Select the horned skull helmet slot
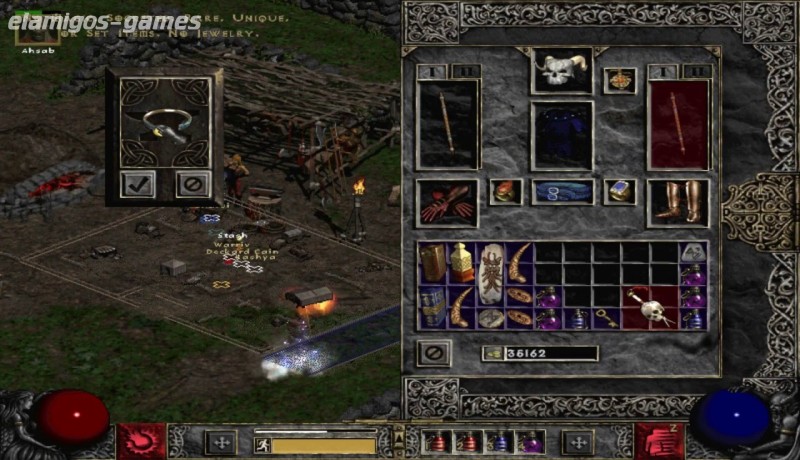The height and width of the screenshot is (460, 800). click(561, 71)
